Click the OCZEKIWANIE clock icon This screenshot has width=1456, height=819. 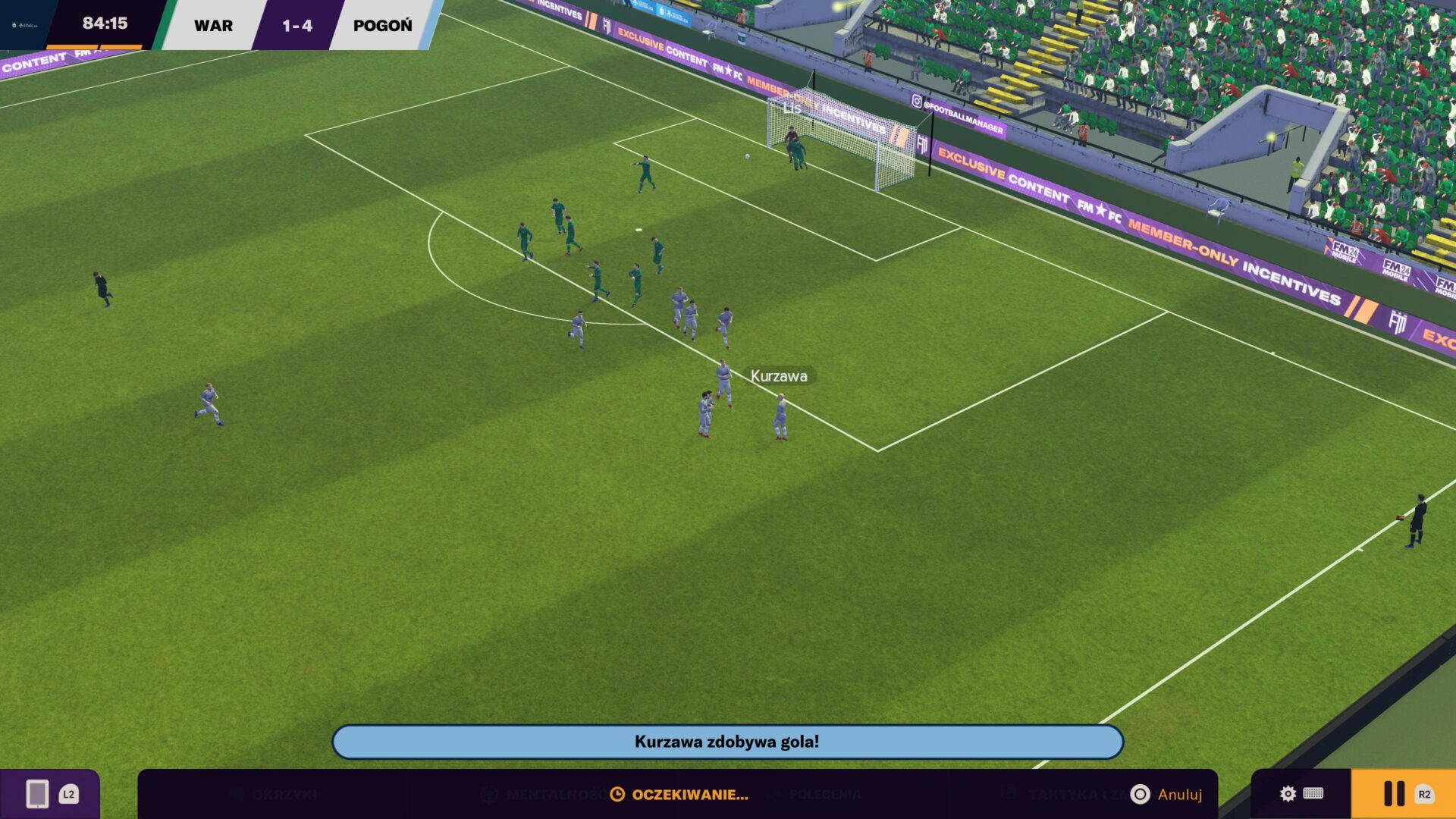[x=616, y=795]
